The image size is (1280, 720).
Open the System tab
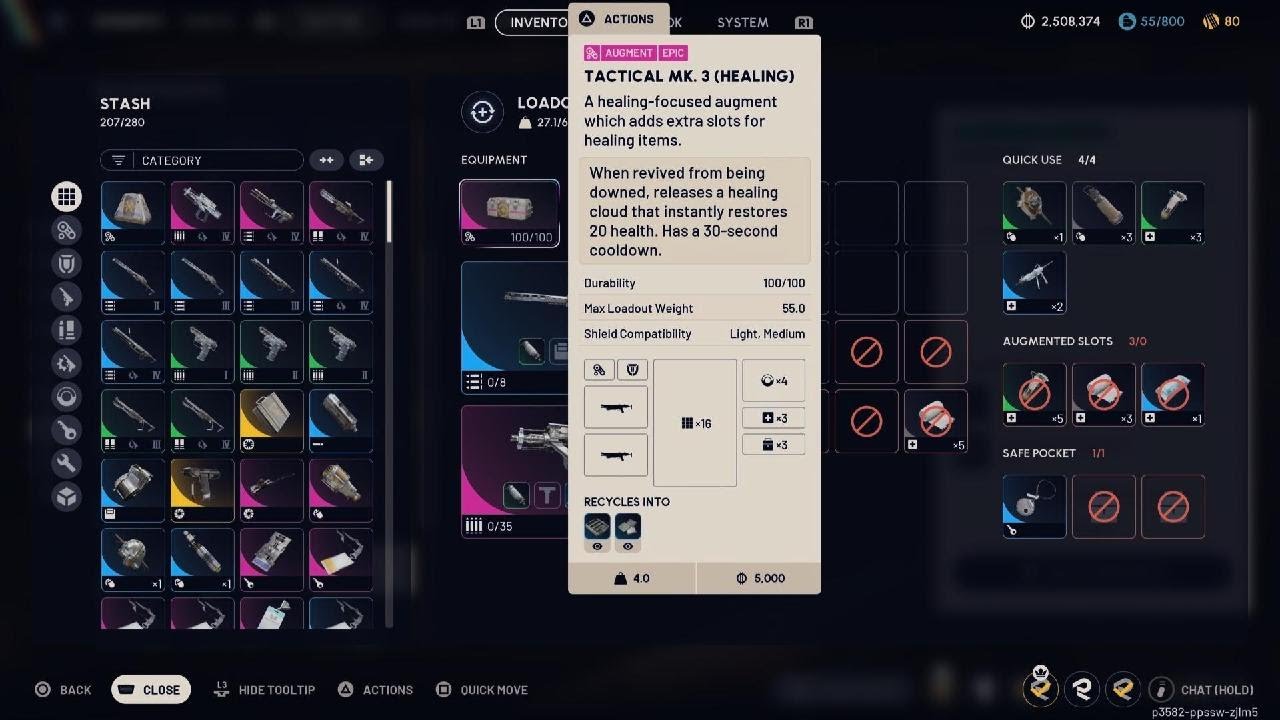[742, 22]
